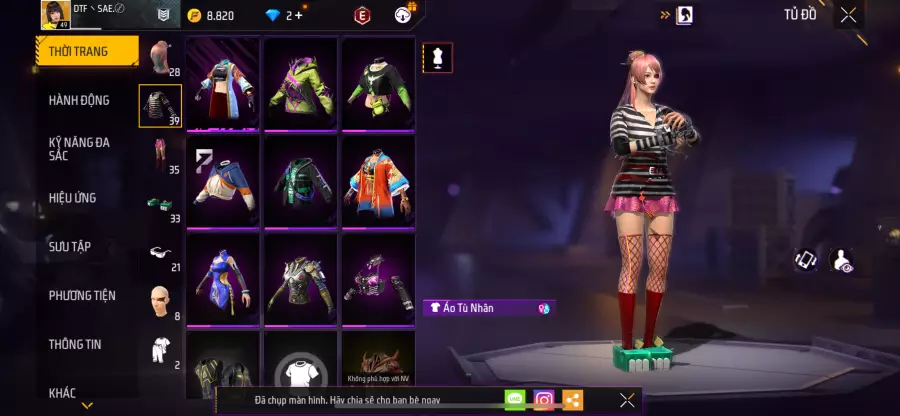
Task: Select the pink hair subcategory icon
Action: coord(160,57)
